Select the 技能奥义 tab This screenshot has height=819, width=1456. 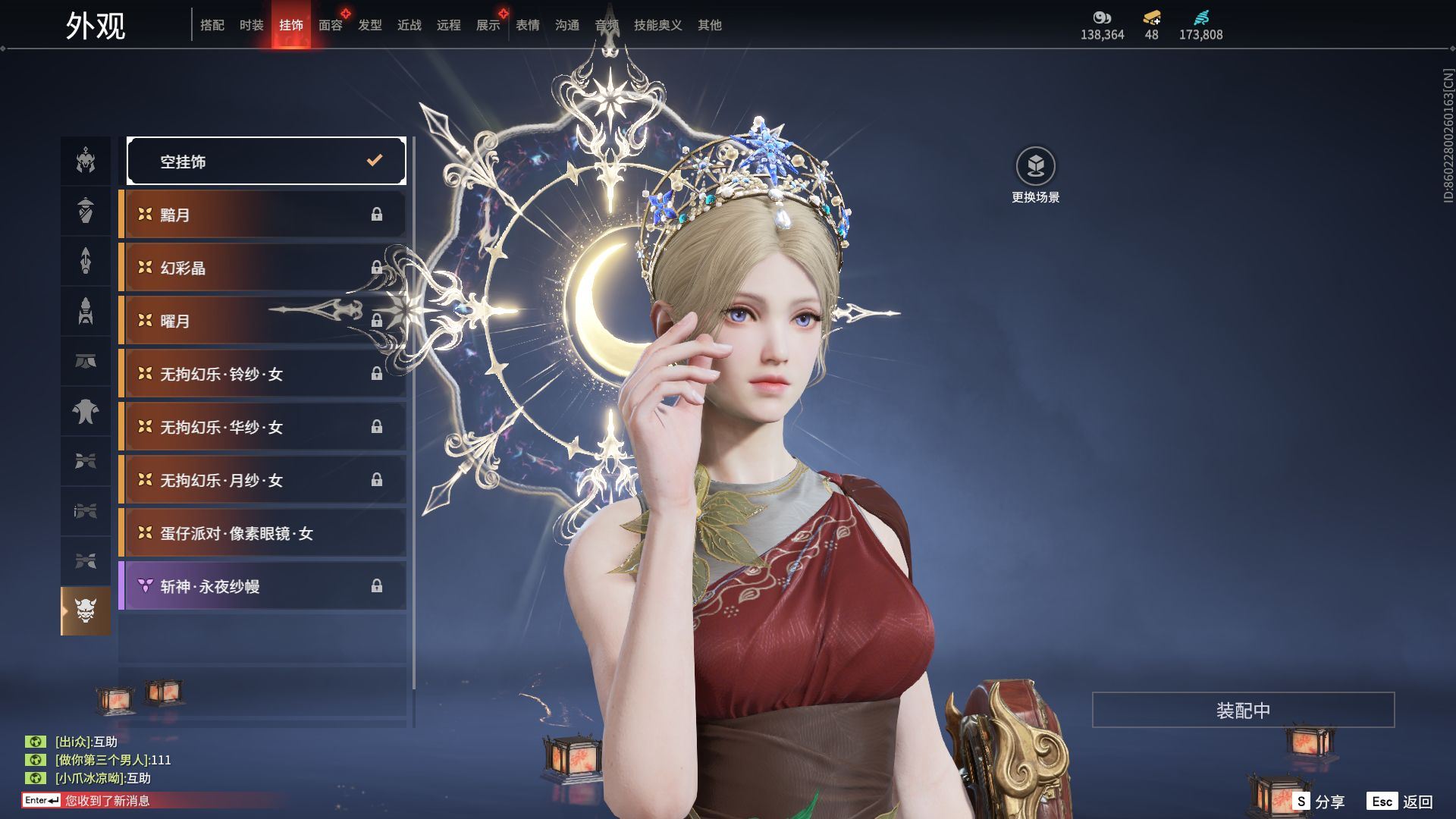[x=657, y=25]
